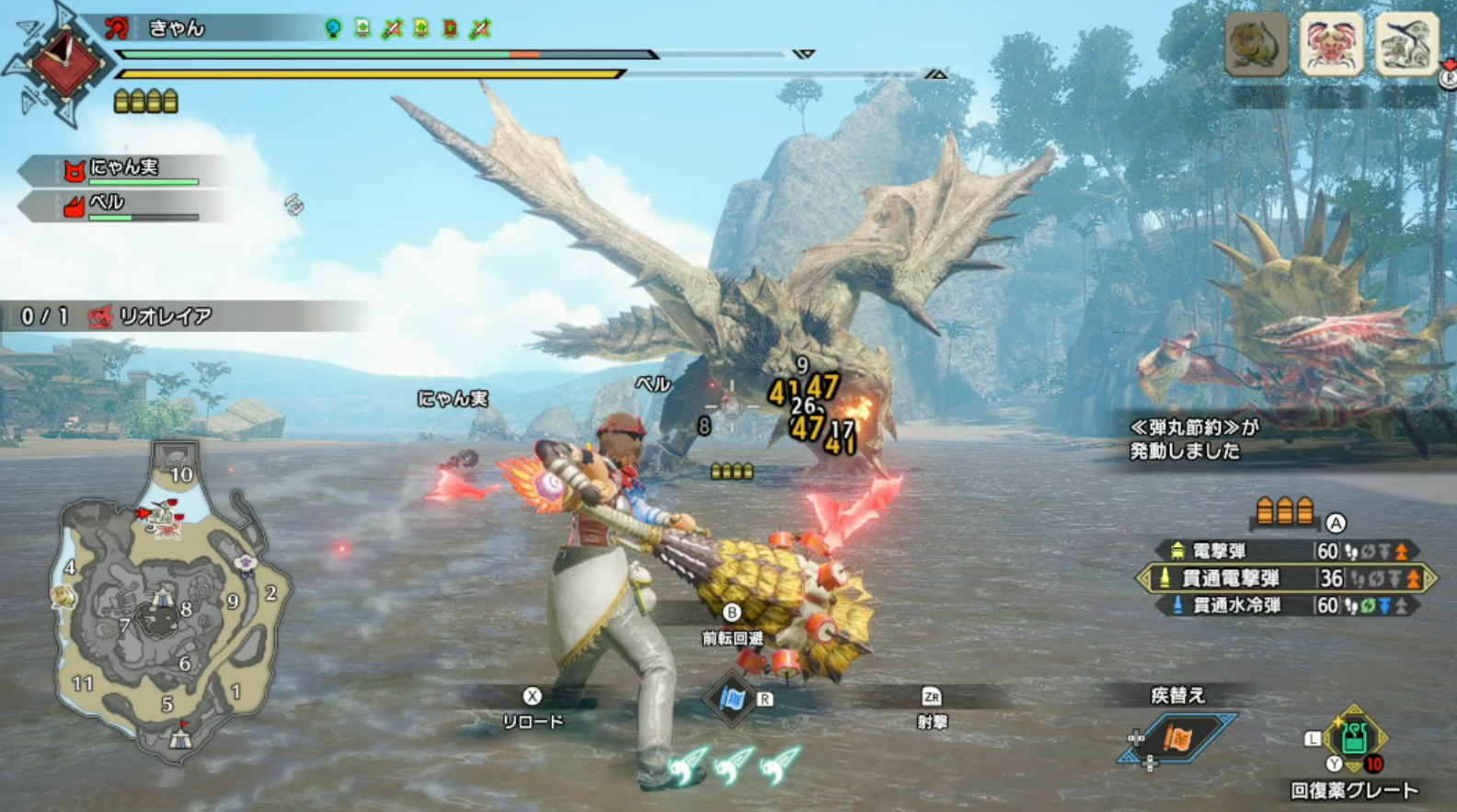Select the red crab monster icon
The width and height of the screenshot is (1457, 812).
[1331, 42]
